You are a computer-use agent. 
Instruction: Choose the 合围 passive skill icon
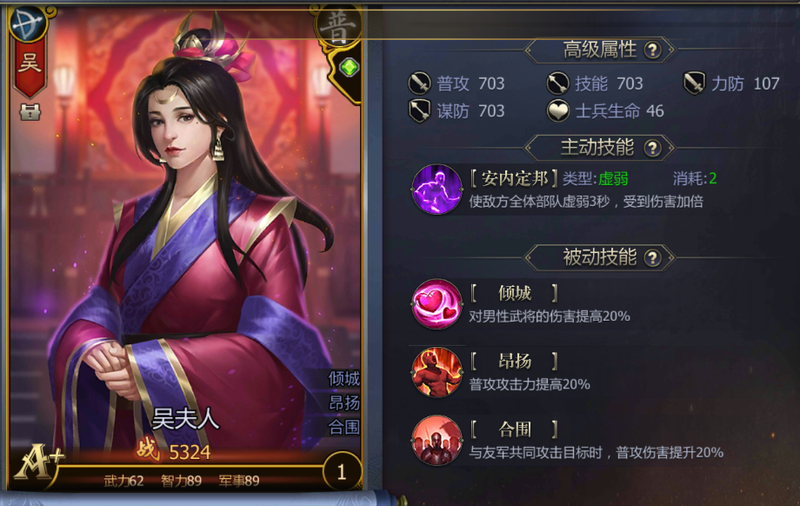pyautogui.click(x=437, y=439)
